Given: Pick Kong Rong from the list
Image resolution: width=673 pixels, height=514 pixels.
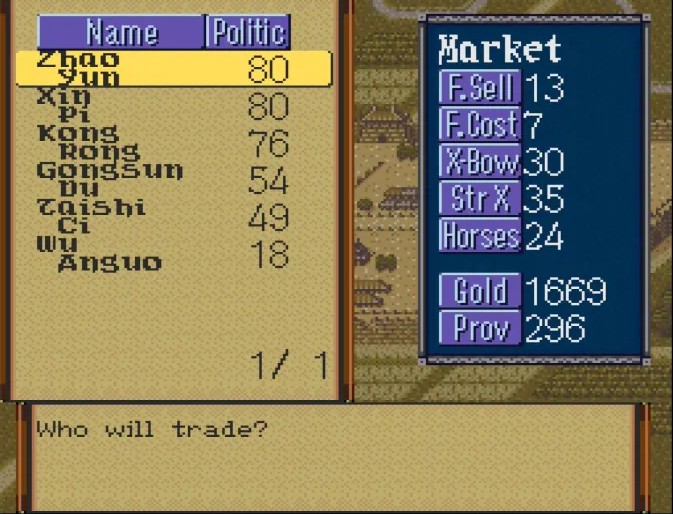Looking at the screenshot, I should pos(172,142).
